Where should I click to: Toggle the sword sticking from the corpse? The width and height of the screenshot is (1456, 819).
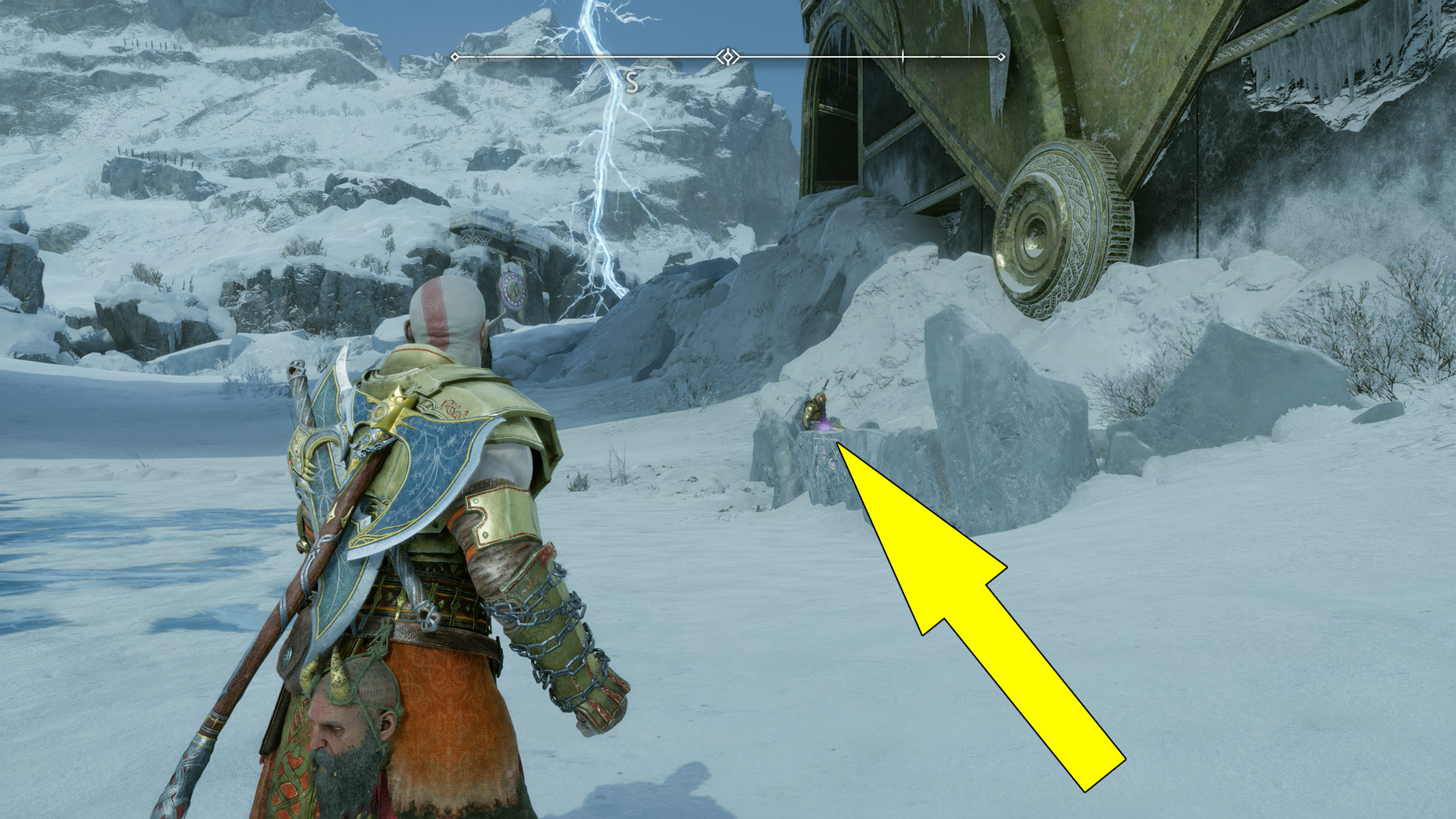point(824,385)
